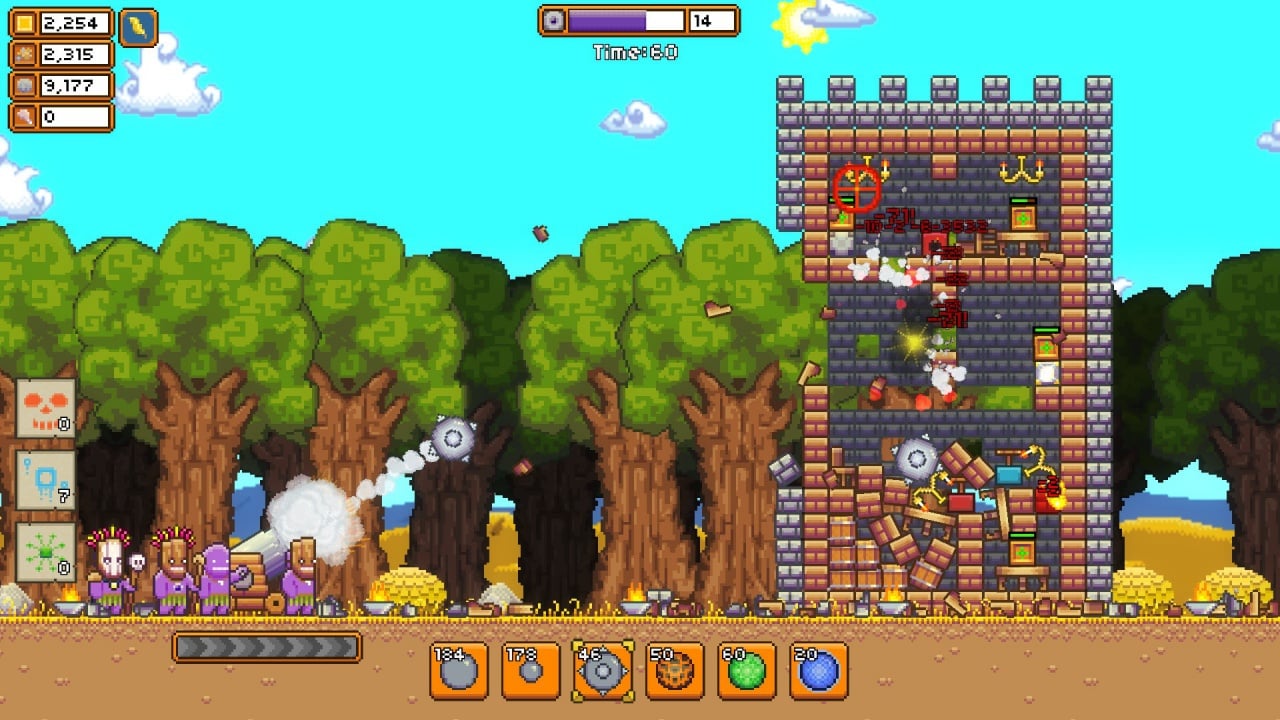Activate the green burst scroll
Viewport: 1280px width, 720px height.
[x=46, y=552]
